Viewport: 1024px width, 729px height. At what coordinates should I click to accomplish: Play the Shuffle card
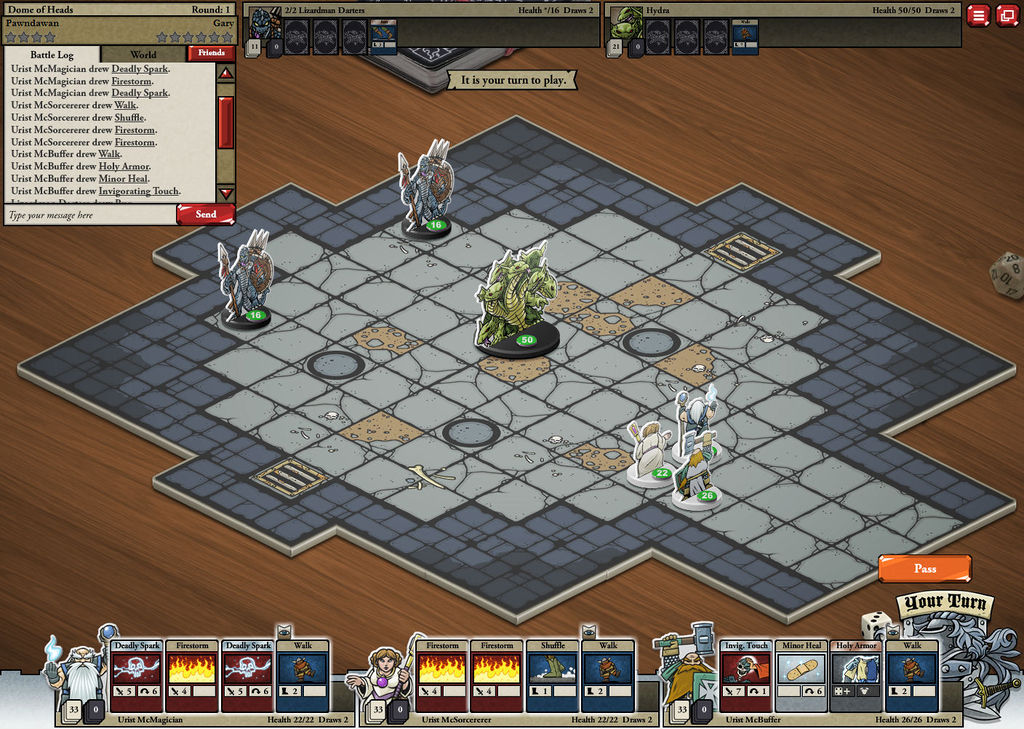point(552,675)
